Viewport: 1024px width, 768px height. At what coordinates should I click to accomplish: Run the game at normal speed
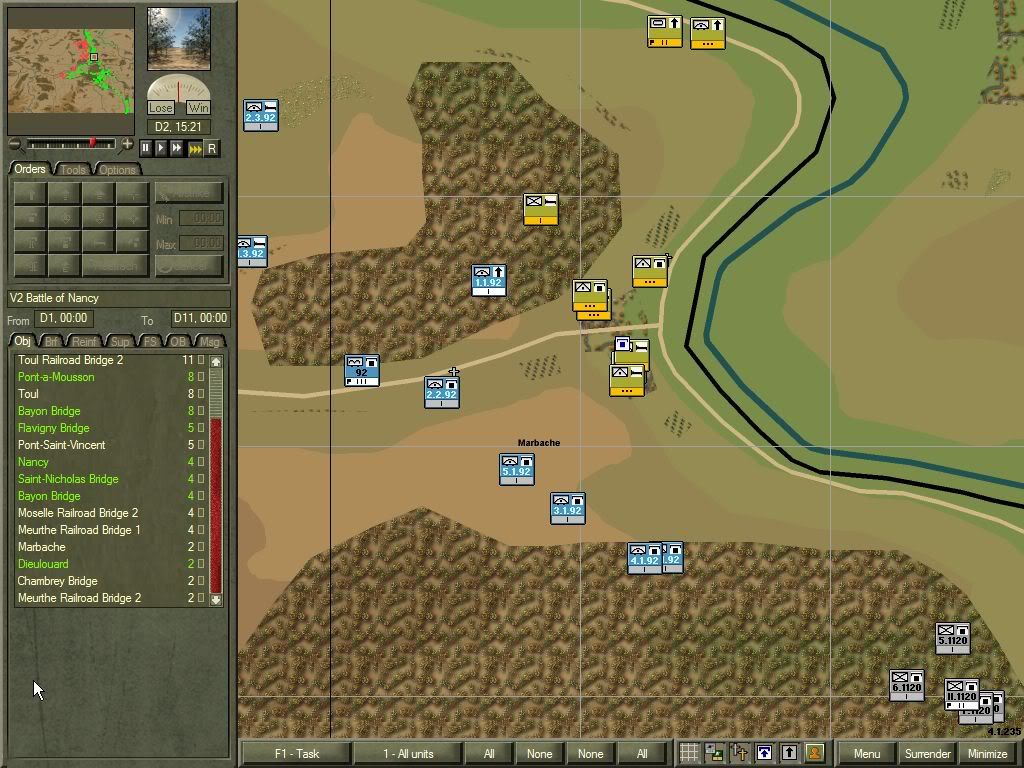point(161,148)
